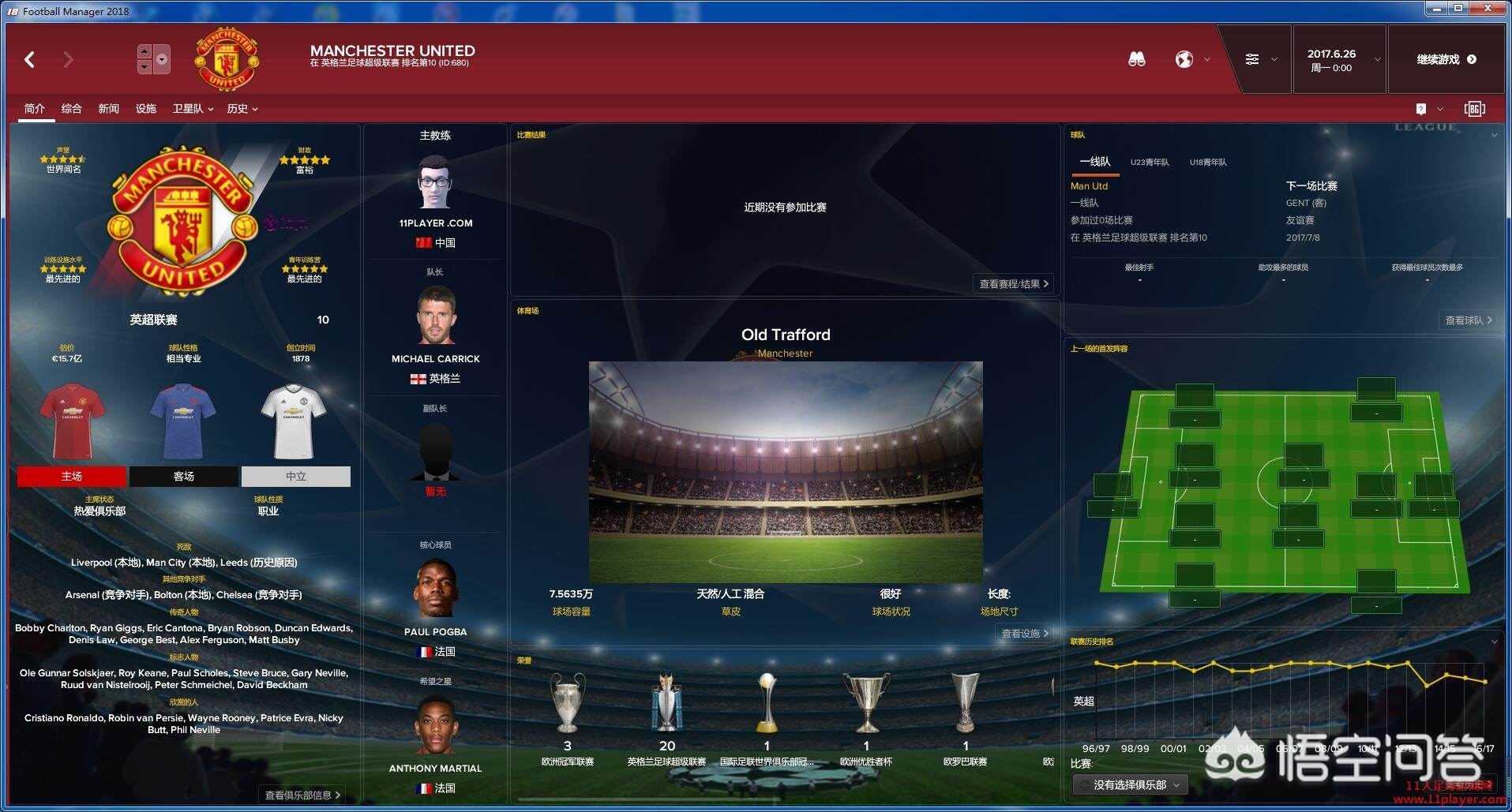Switch to the U23青年队 squad tab
This screenshot has height=812, width=1512.
(1149, 163)
